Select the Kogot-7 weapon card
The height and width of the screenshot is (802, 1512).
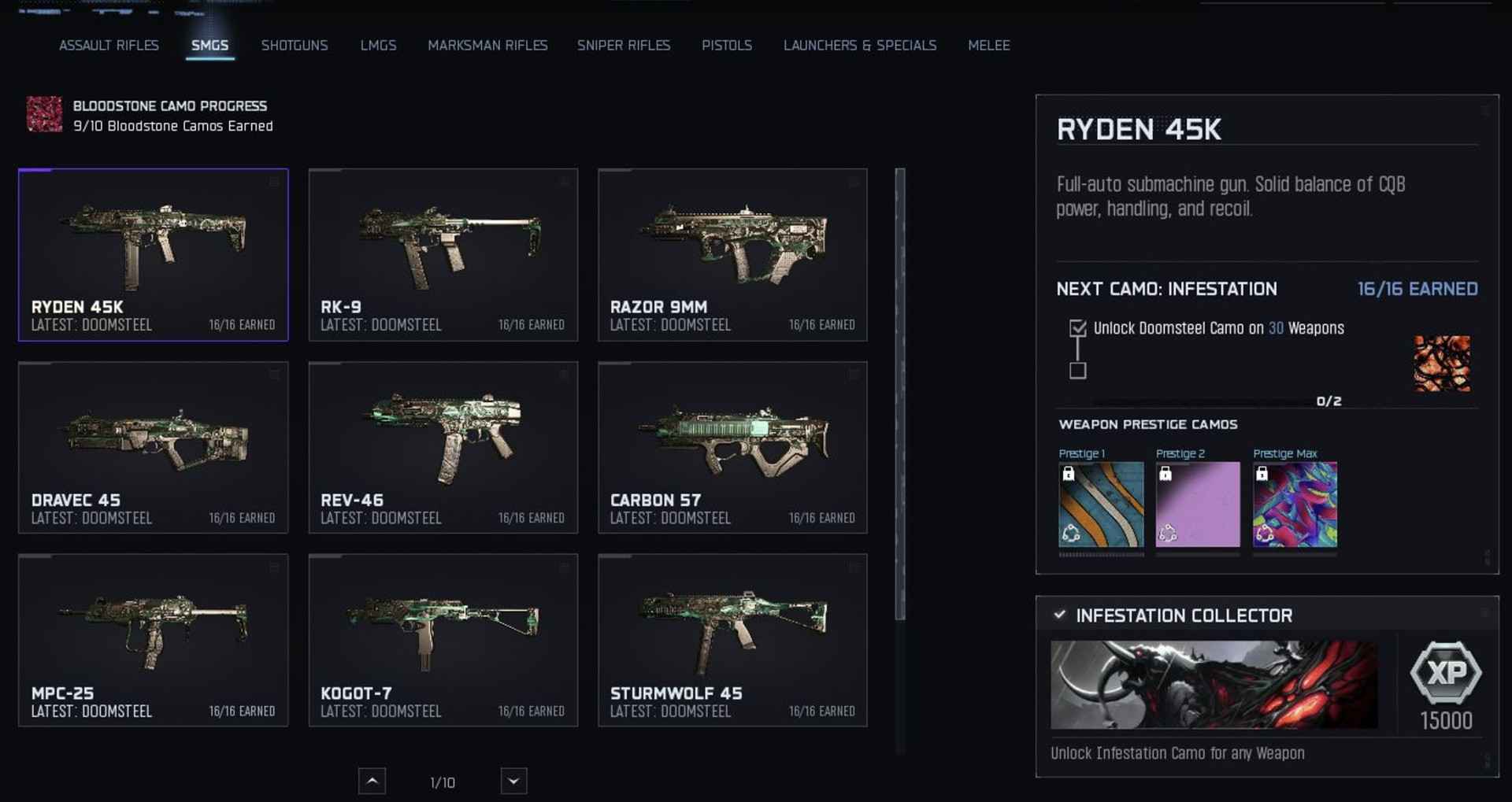tap(443, 640)
